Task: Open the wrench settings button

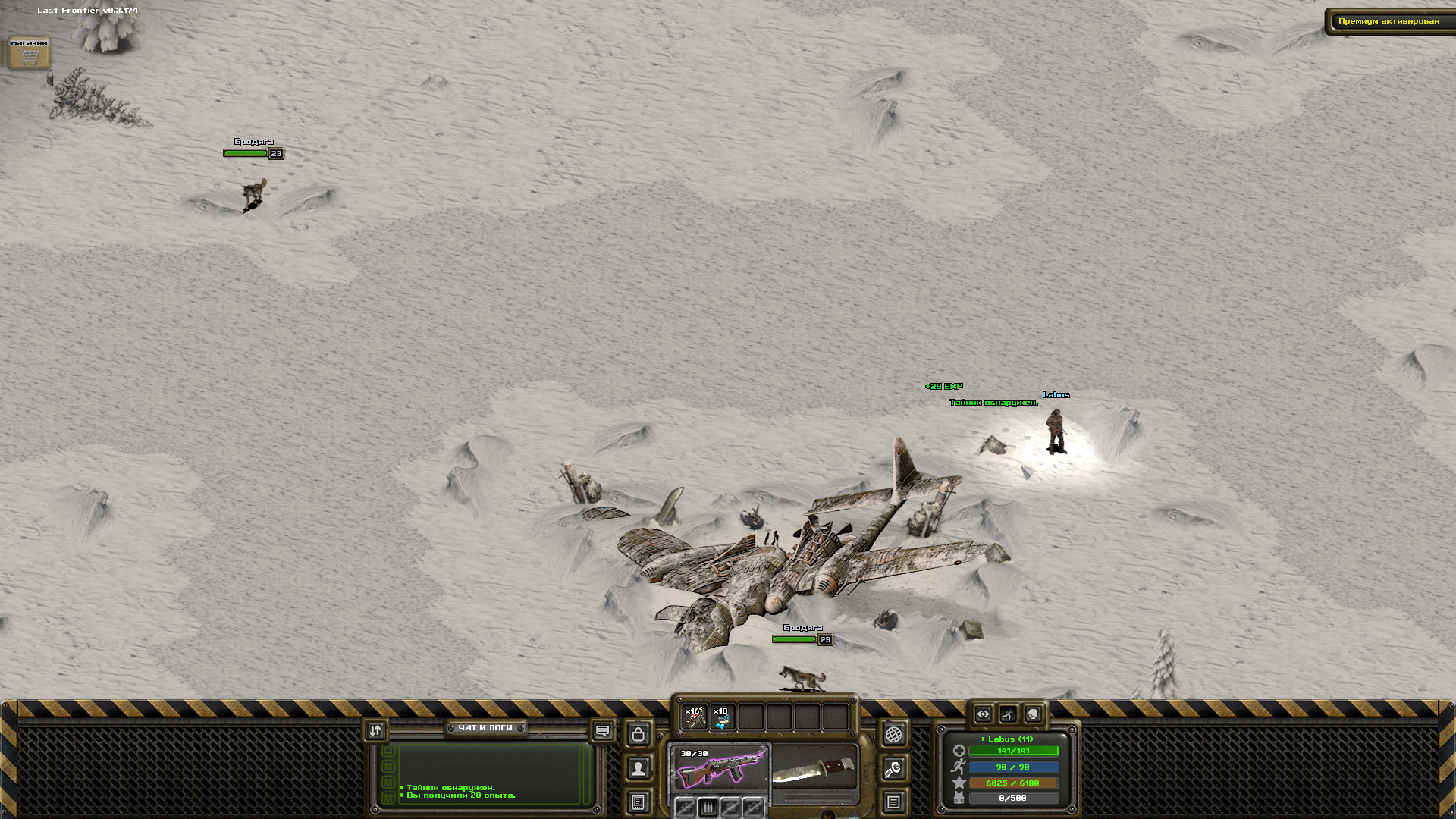Action: [893, 769]
